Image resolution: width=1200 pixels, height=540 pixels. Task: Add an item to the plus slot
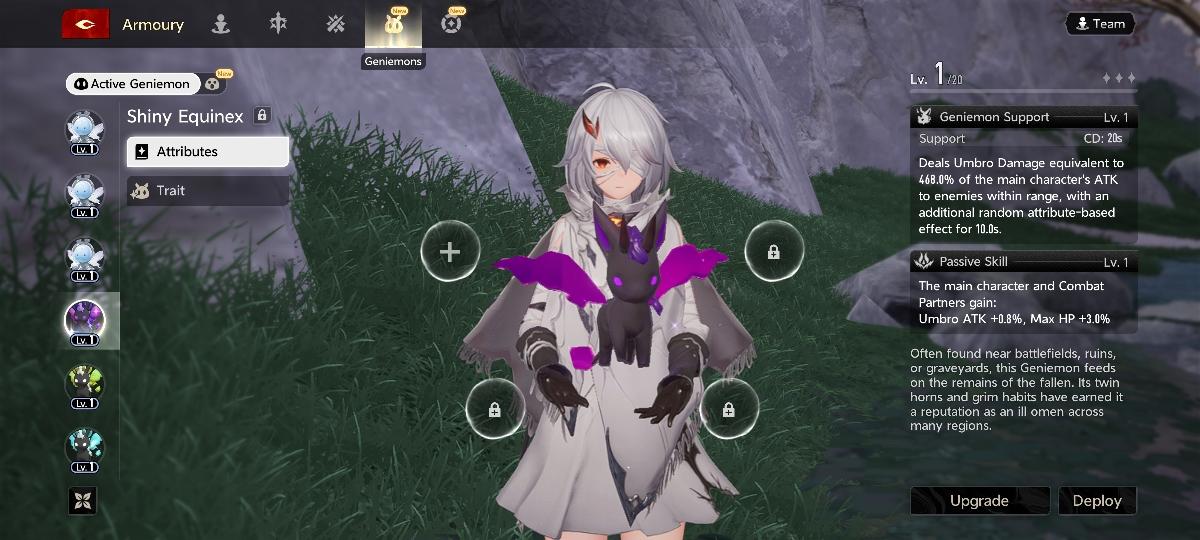[x=450, y=252]
